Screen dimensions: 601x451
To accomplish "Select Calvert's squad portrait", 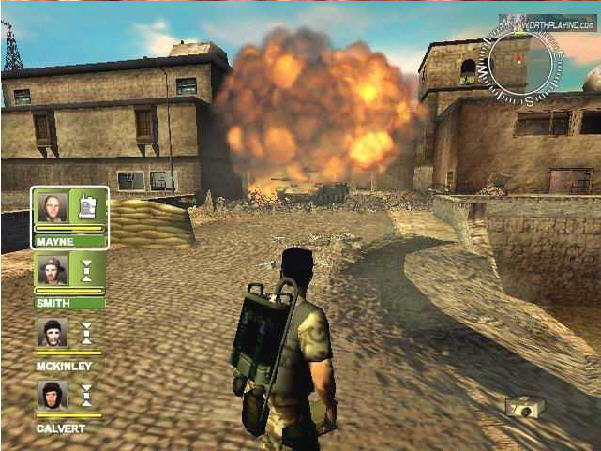I will click(x=52, y=395).
